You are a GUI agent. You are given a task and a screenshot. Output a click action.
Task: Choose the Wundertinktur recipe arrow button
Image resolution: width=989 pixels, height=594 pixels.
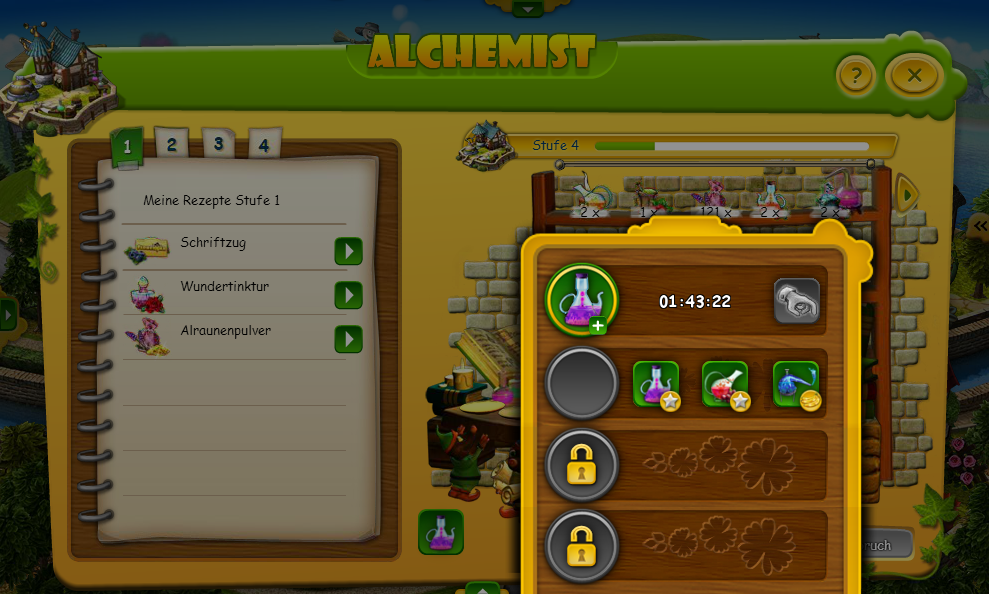[348, 295]
